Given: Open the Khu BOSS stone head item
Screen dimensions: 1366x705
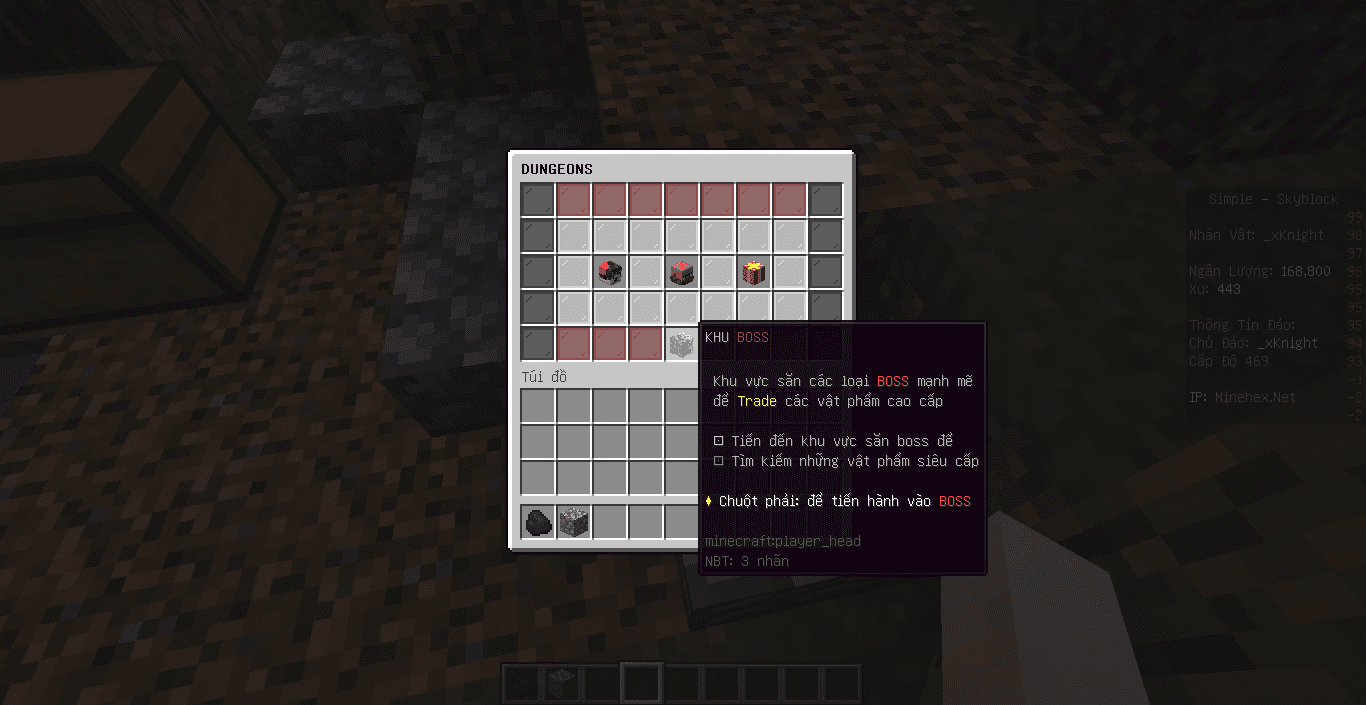Looking at the screenshot, I should pos(681,344).
